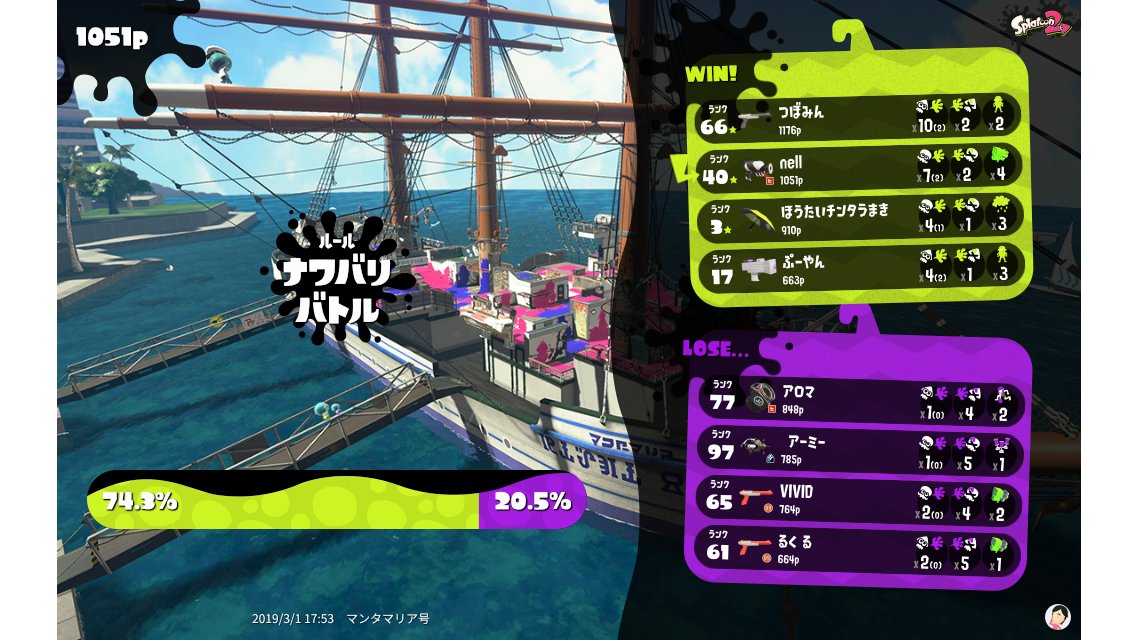
Task: Select the ぷーやん player row
Action: (858, 267)
